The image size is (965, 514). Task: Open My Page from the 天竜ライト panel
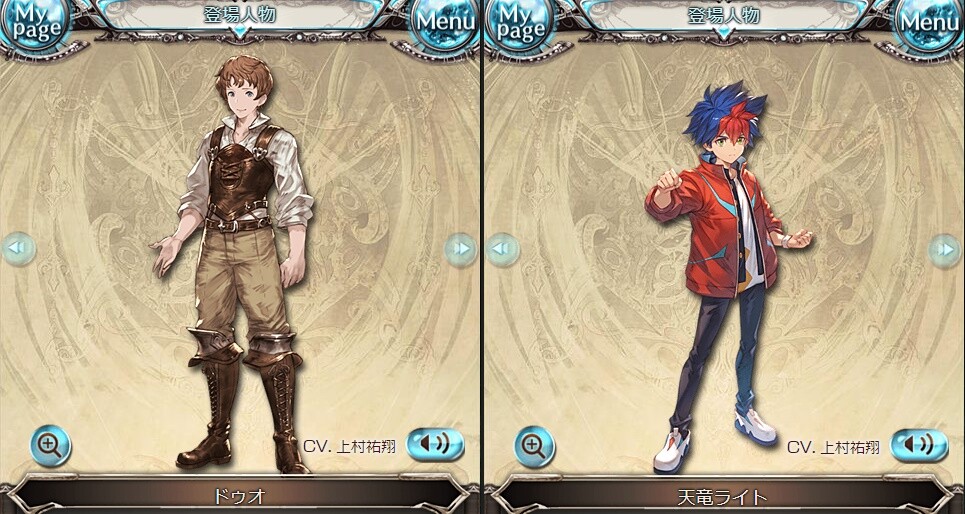click(x=519, y=25)
